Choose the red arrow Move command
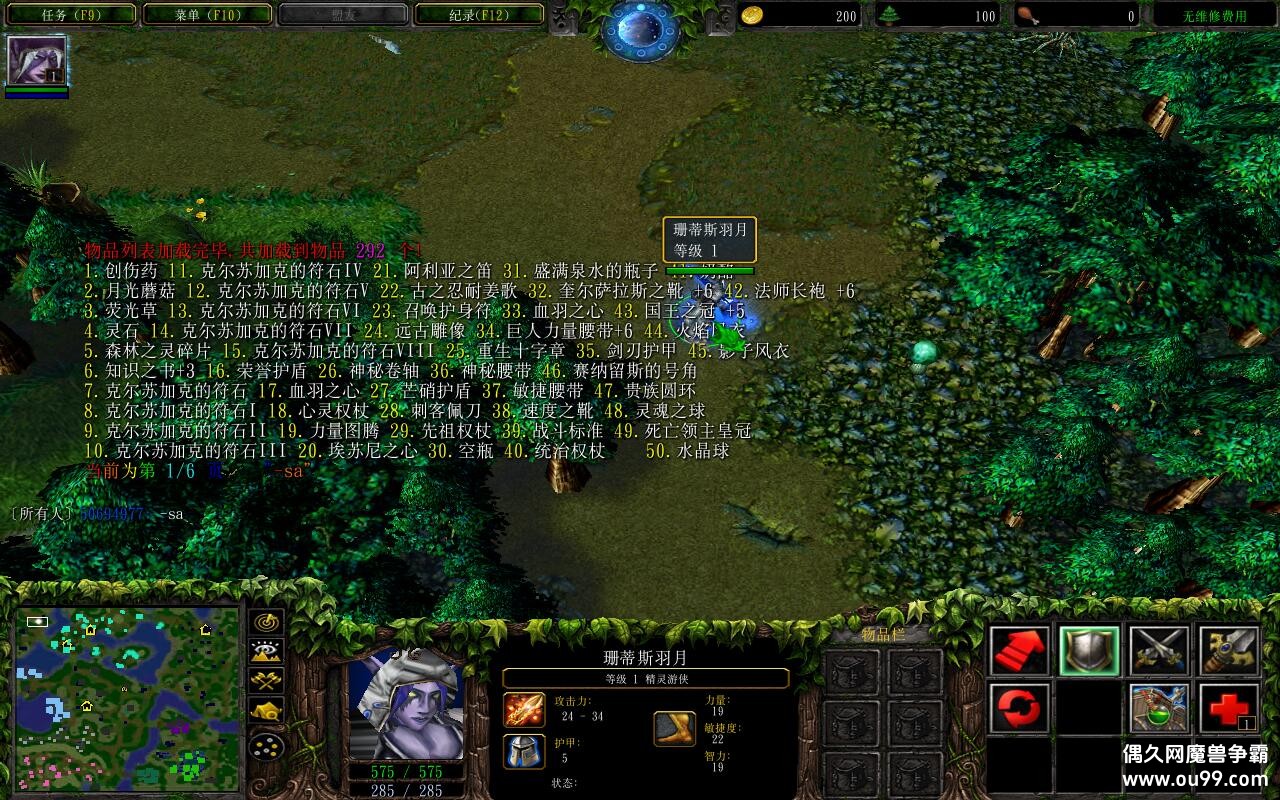This screenshot has height=800, width=1280. tap(1020, 651)
